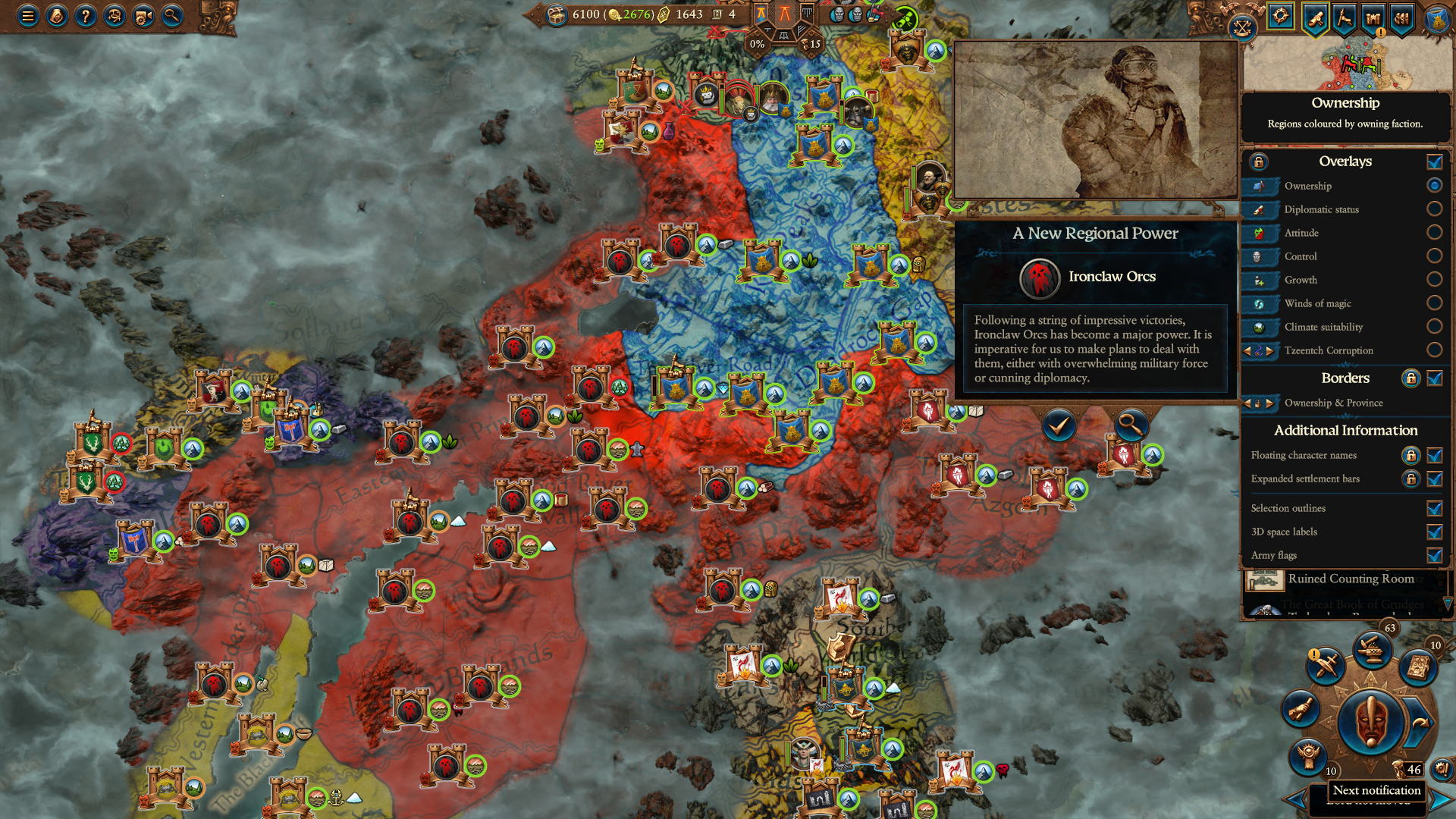
Task: Click the end turn notification mask button
Action: [x=1370, y=722]
